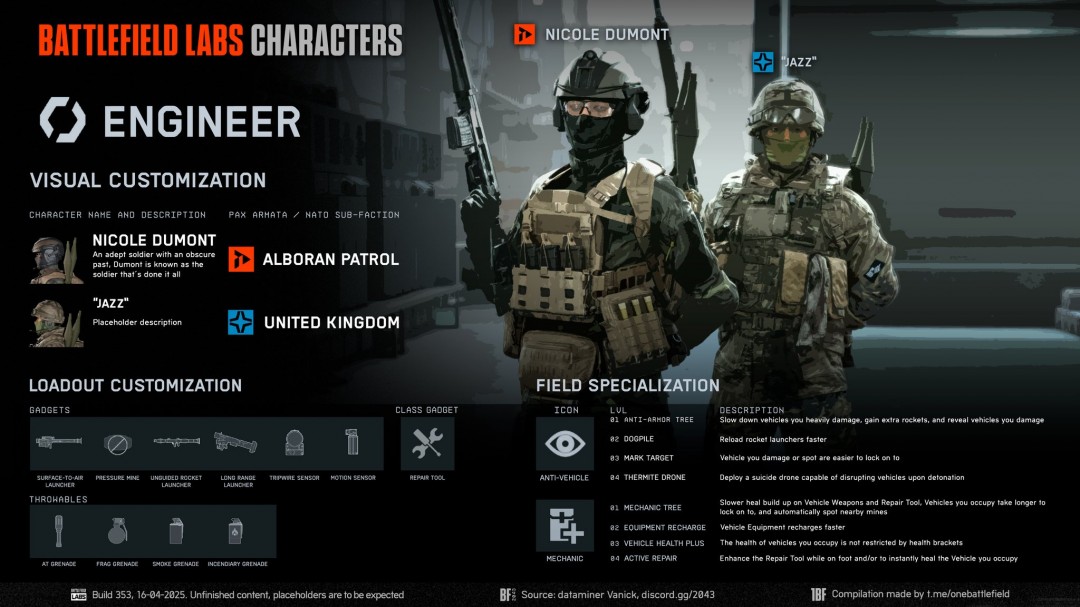Image resolution: width=1080 pixels, height=607 pixels.
Task: Pick the Unguided Rocket Launcher gadget
Action: (176, 442)
